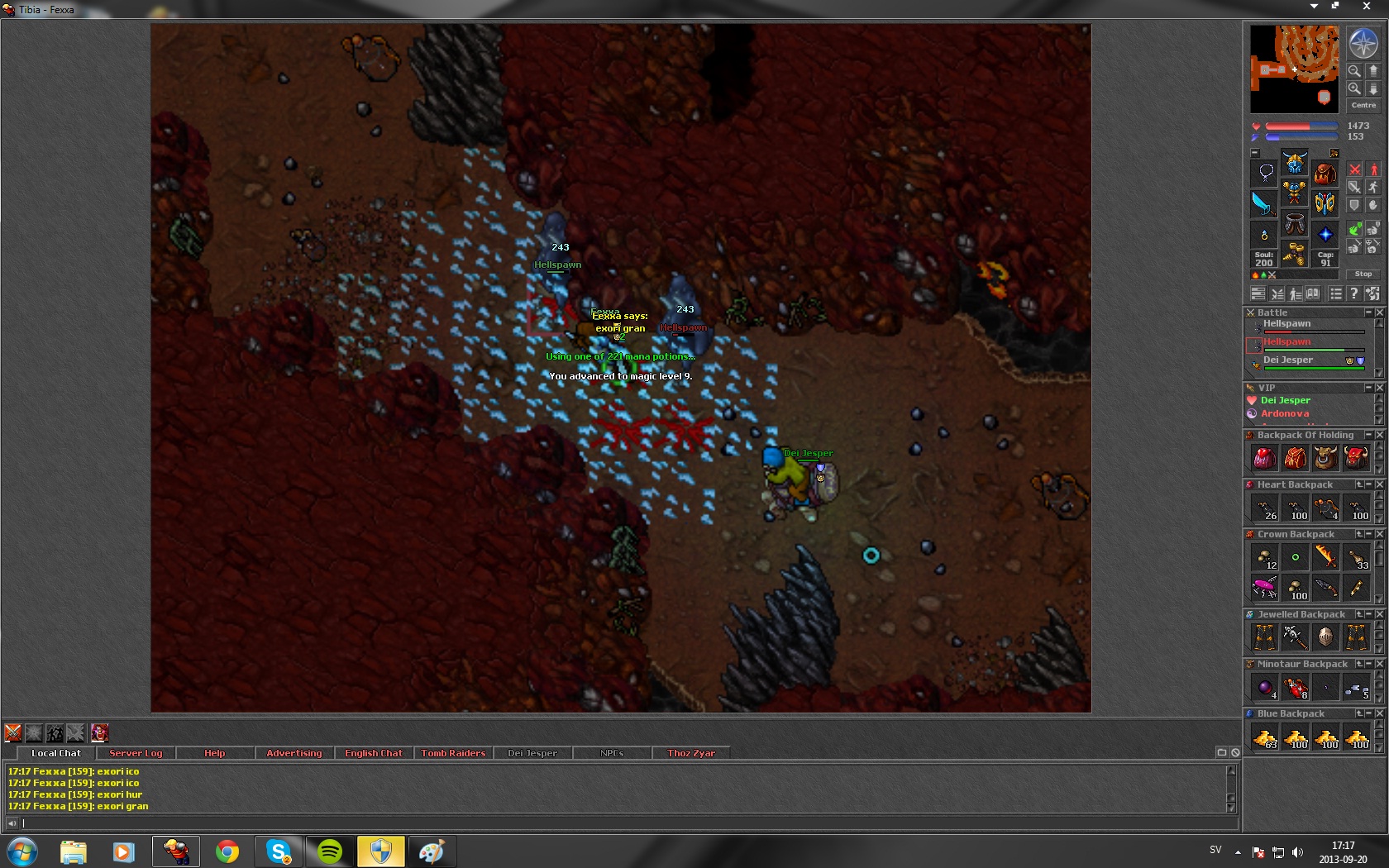The image size is (1389, 868).
Task: Open the equipped red backpack slot
Action: pos(1325,173)
